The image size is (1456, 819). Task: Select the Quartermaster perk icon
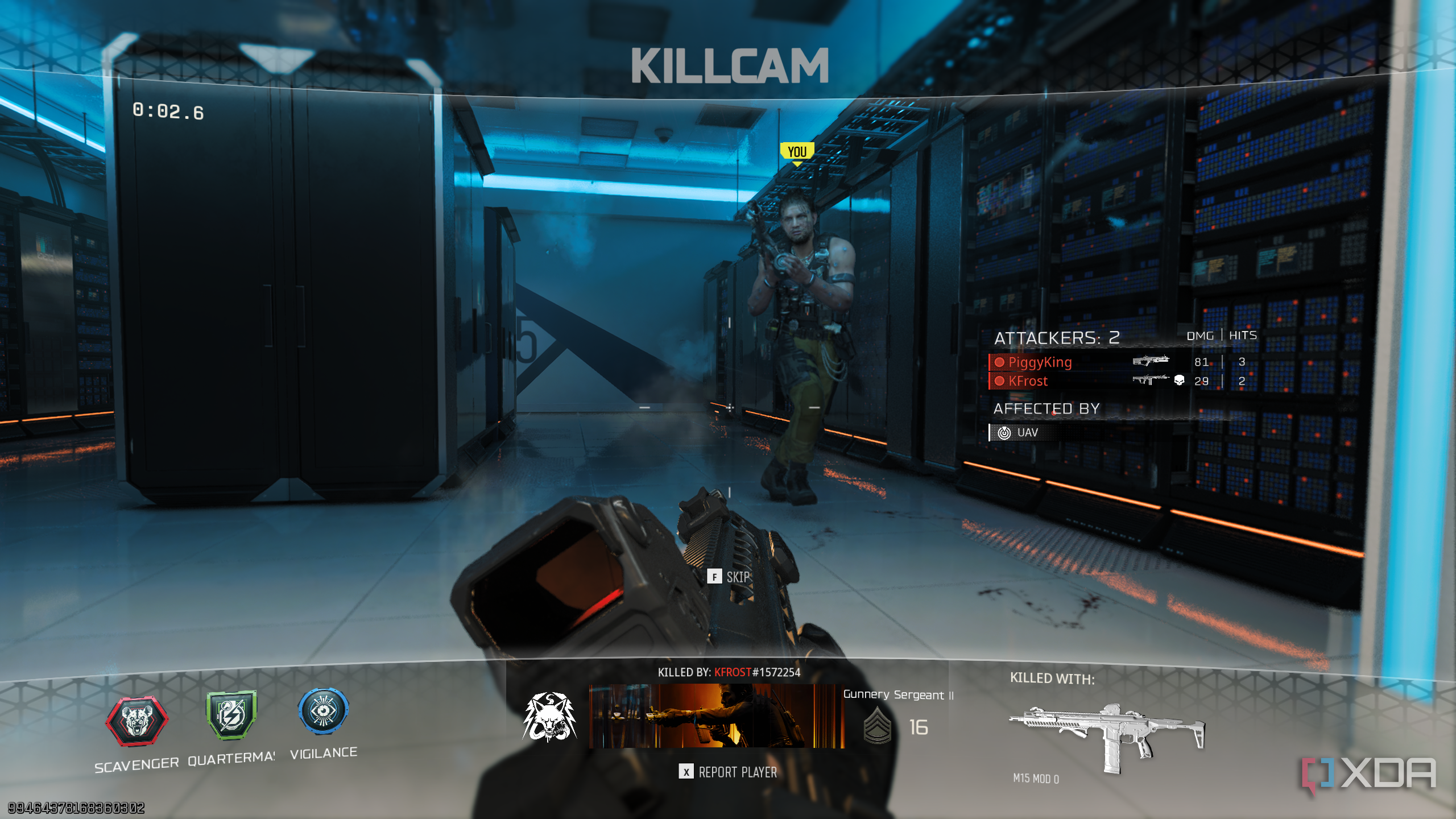231,715
